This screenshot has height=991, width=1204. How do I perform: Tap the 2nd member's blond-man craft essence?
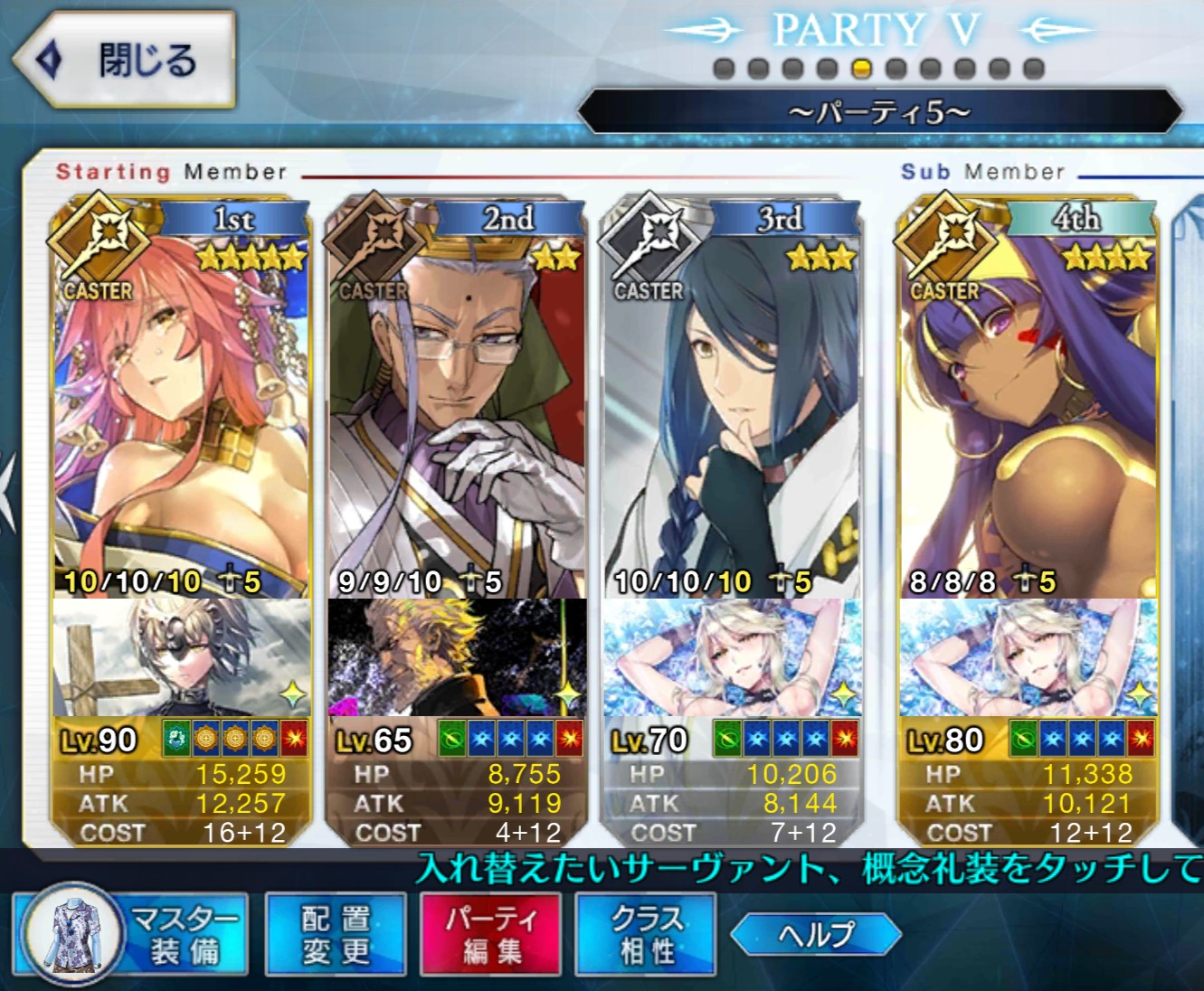pos(456,658)
